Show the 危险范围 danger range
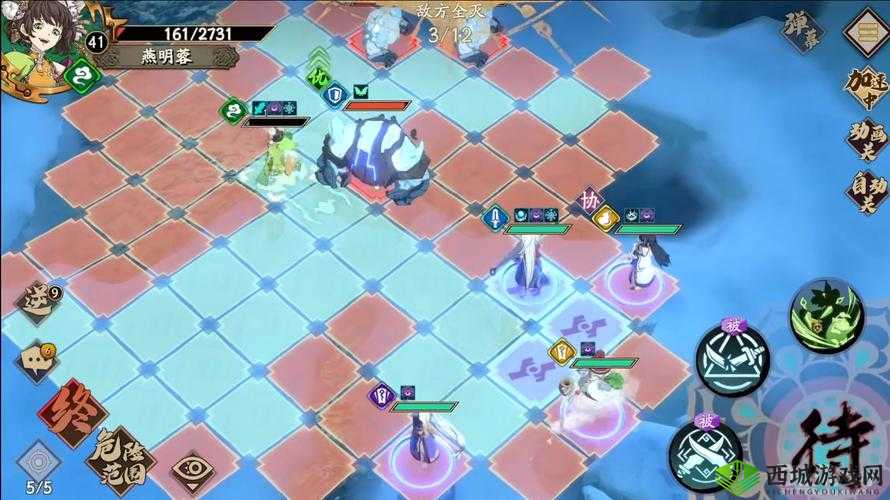Screen dimensions: 890x500 (118, 451)
